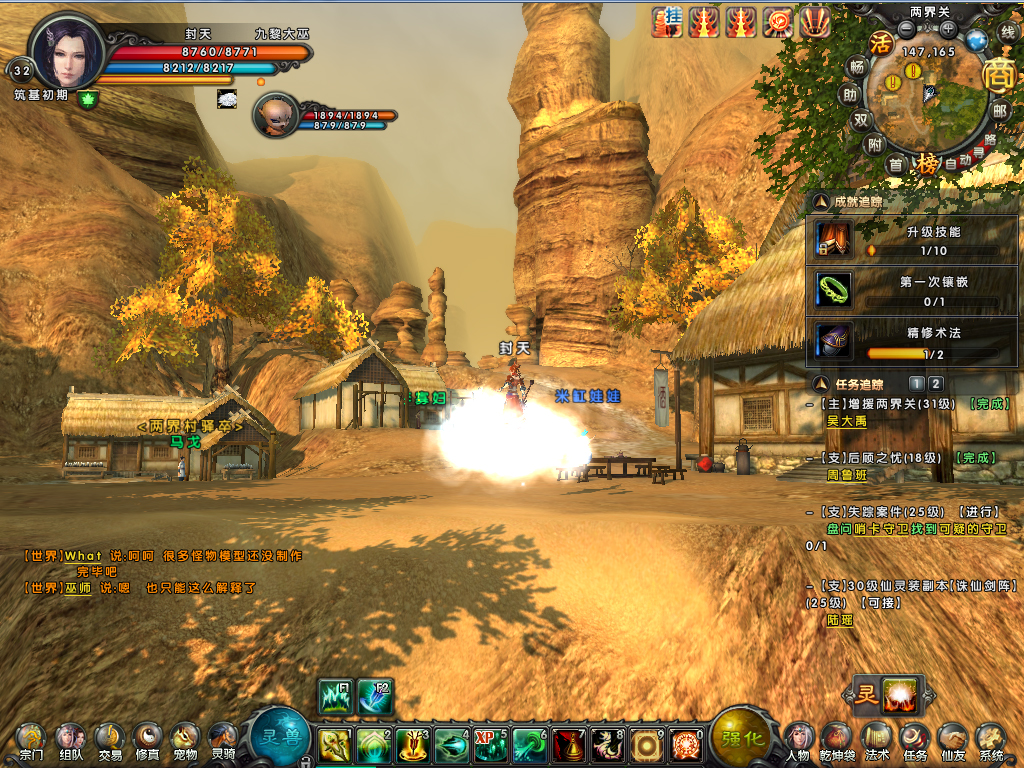This screenshot has height=768, width=1024.
Task: Click the 吴大禹 quest NPC link
Action: coord(846,422)
